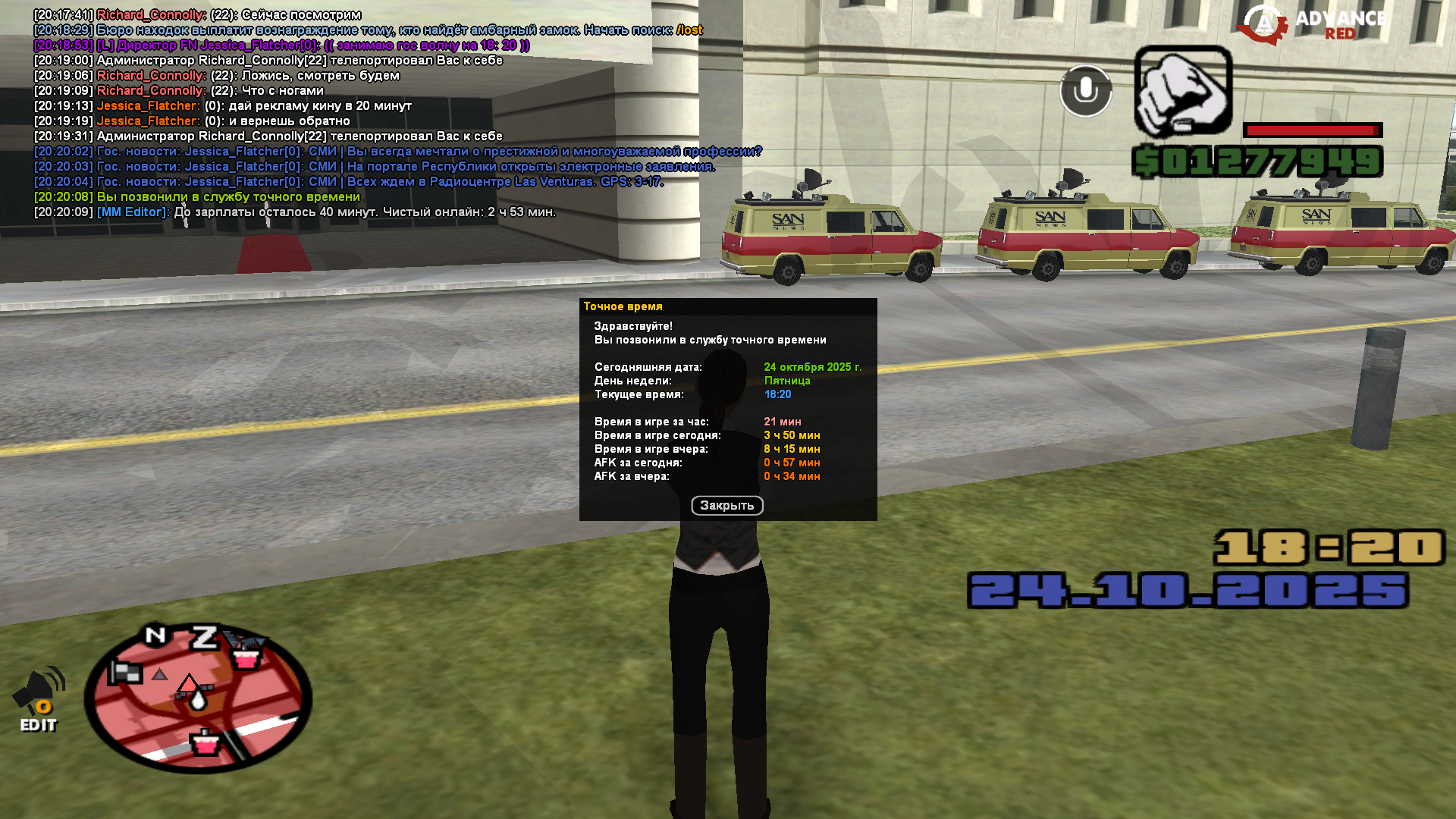Select the Advance RED server logo
1456x819 pixels.
point(1313,25)
